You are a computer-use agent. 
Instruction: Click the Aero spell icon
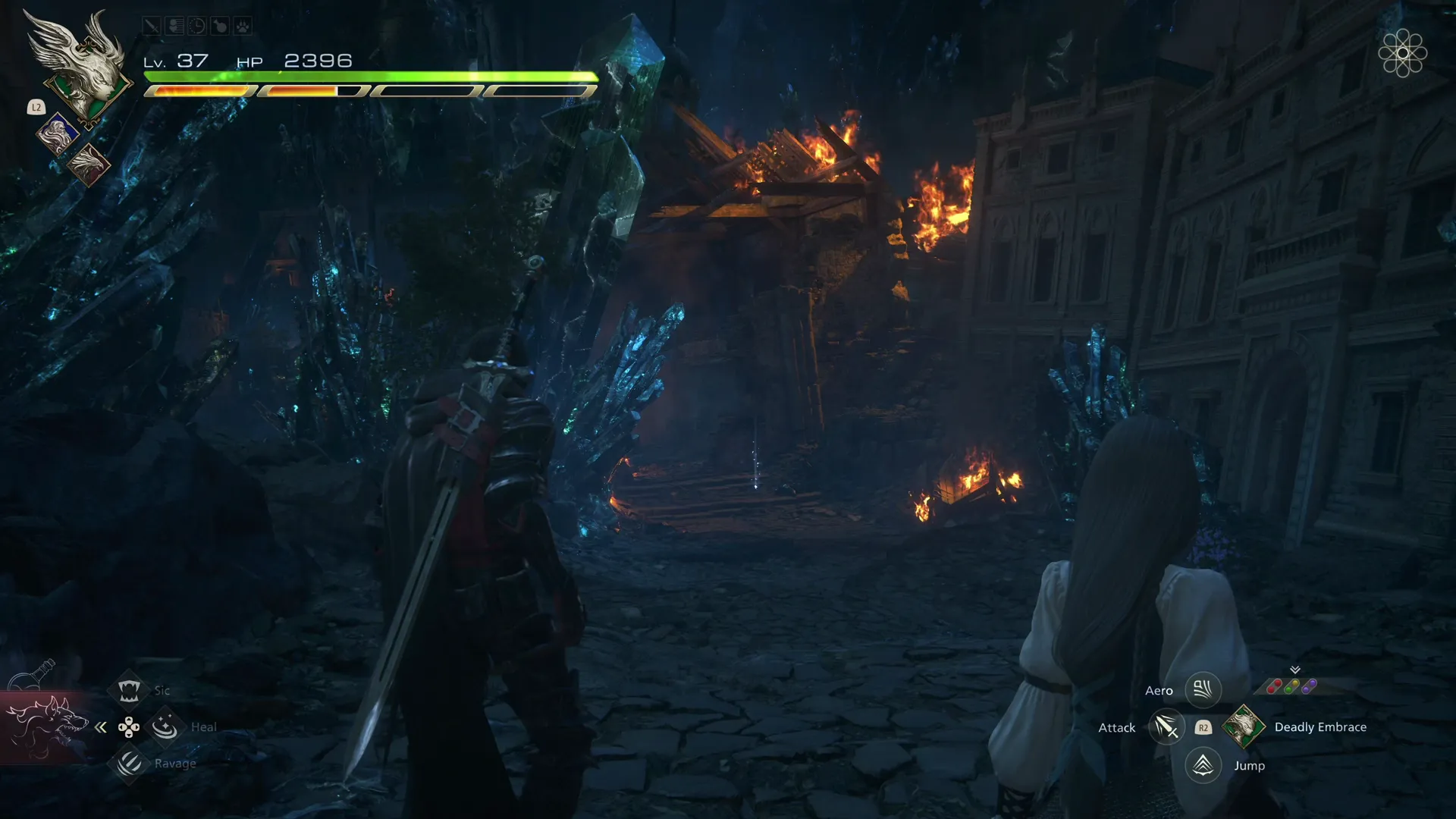(1202, 690)
